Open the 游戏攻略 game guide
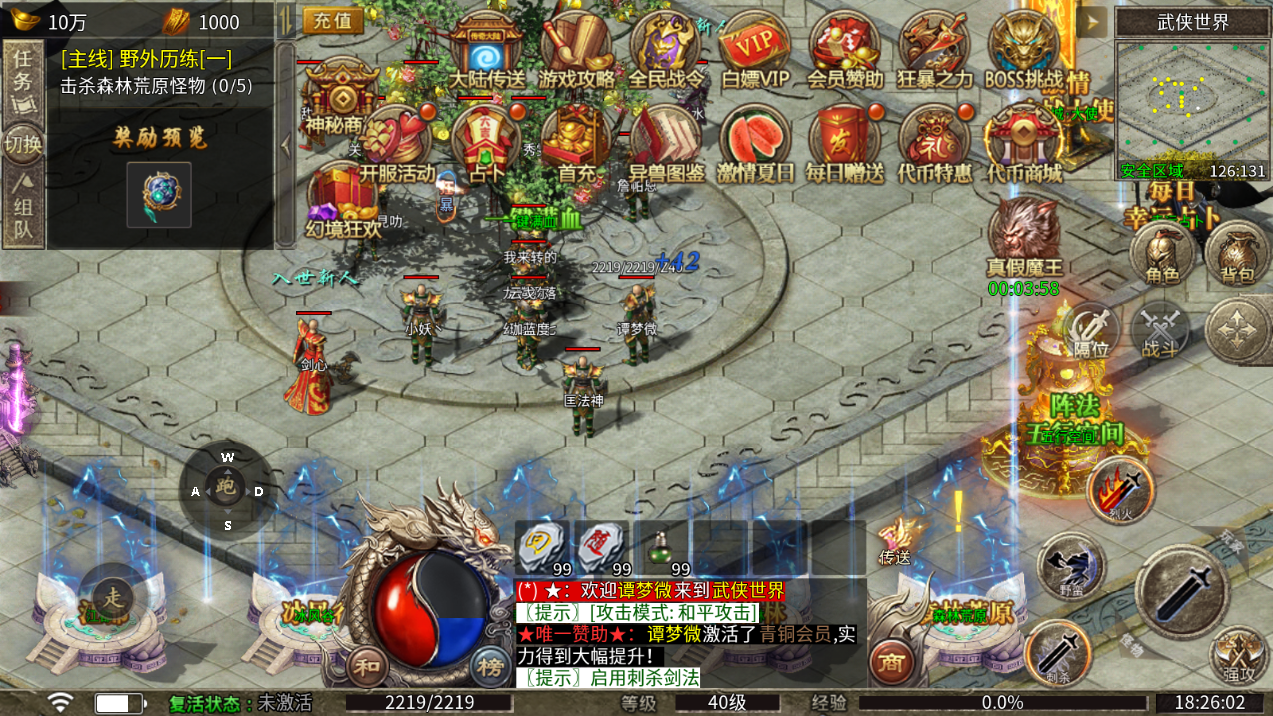Screen dimensions: 1273x716 [x=576, y=49]
